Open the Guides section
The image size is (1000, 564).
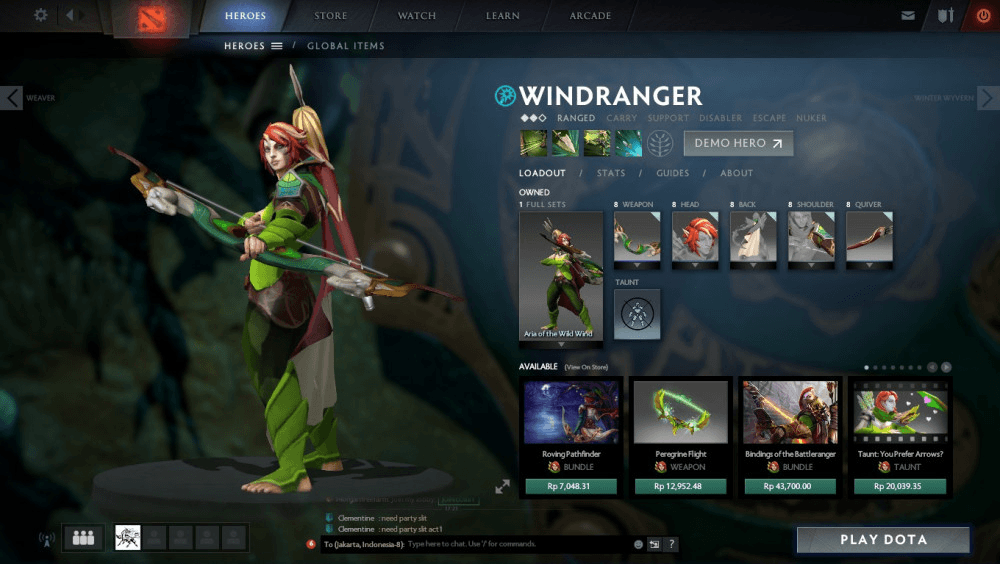672,173
